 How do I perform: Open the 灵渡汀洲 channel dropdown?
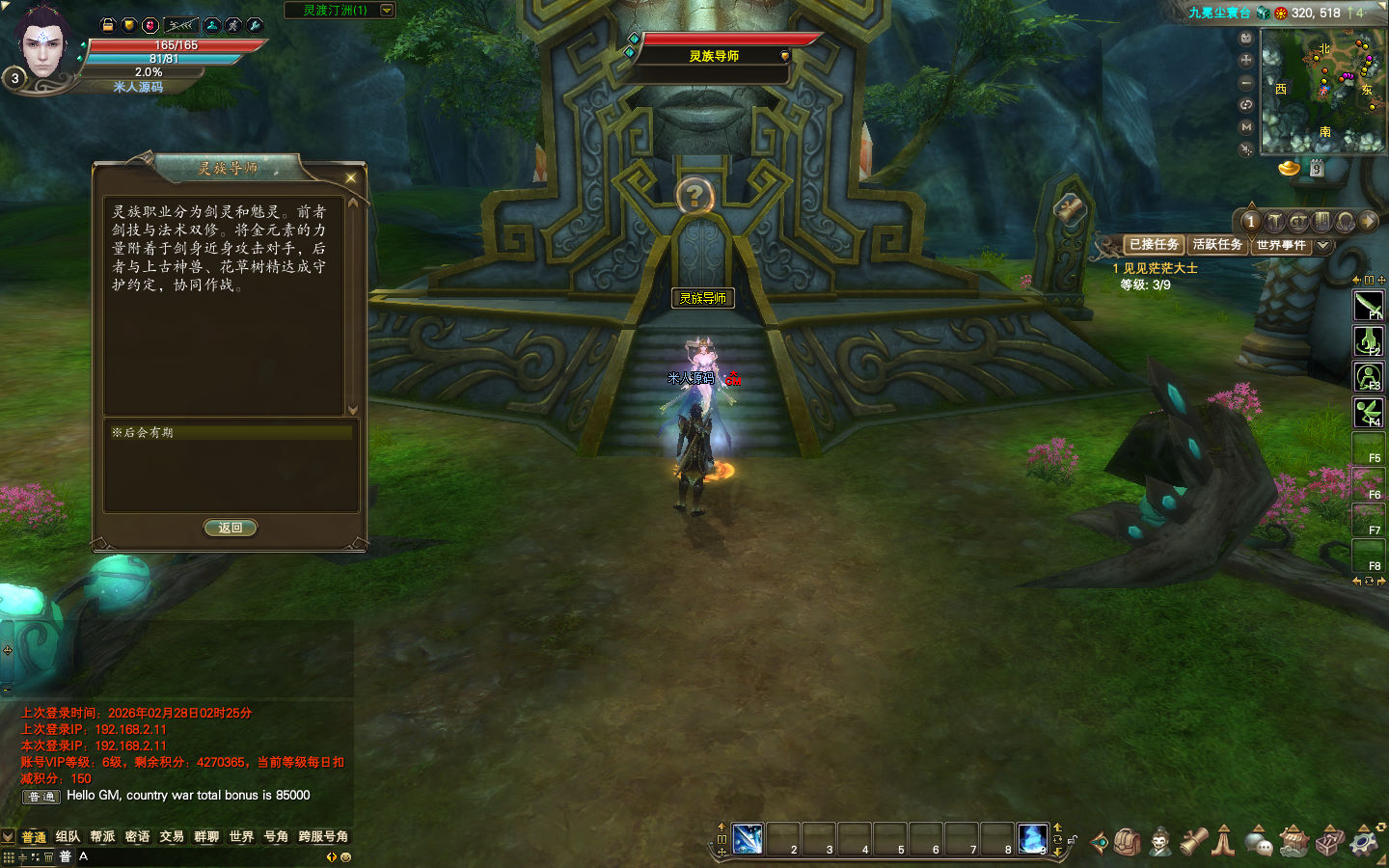[x=387, y=11]
